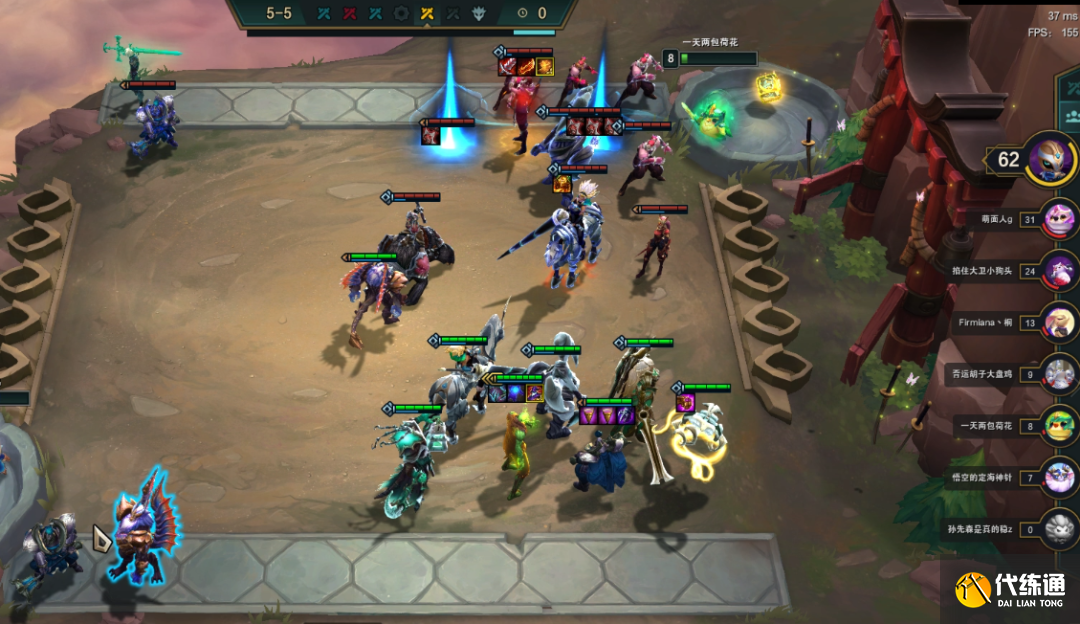The height and width of the screenshot is (624, 1080).
Task: Select your own 62-health player portrait
Action: [x=1051, y=159]
